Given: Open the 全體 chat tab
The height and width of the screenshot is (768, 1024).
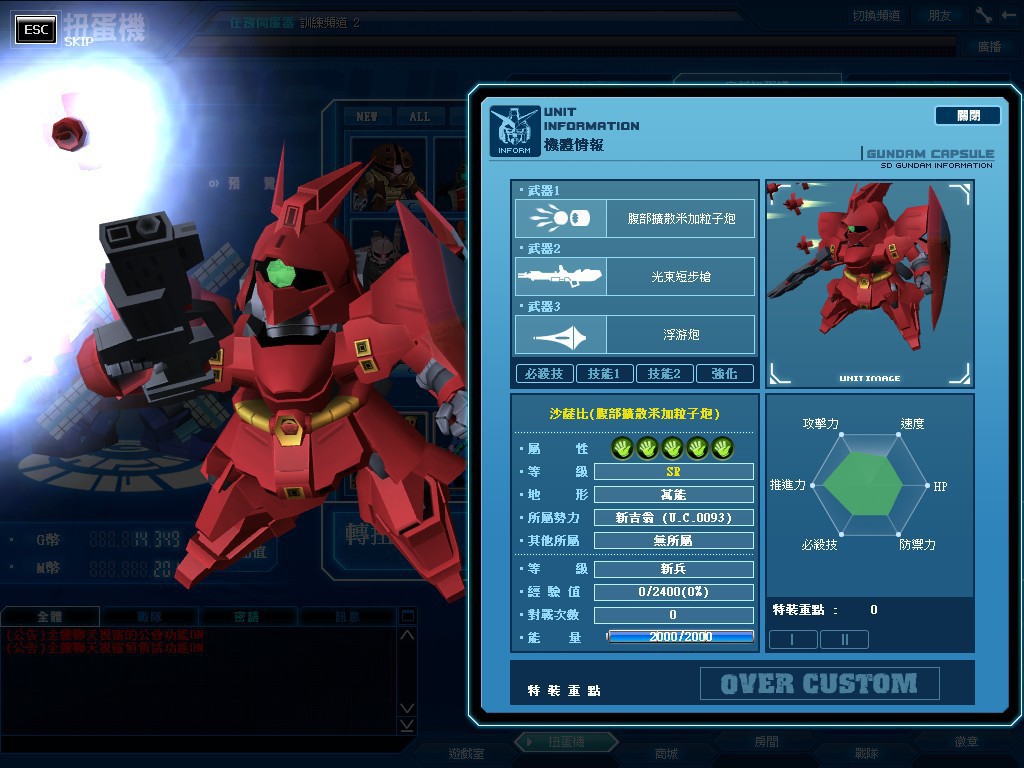Looking at the screenshot, I should click(50, 617).
